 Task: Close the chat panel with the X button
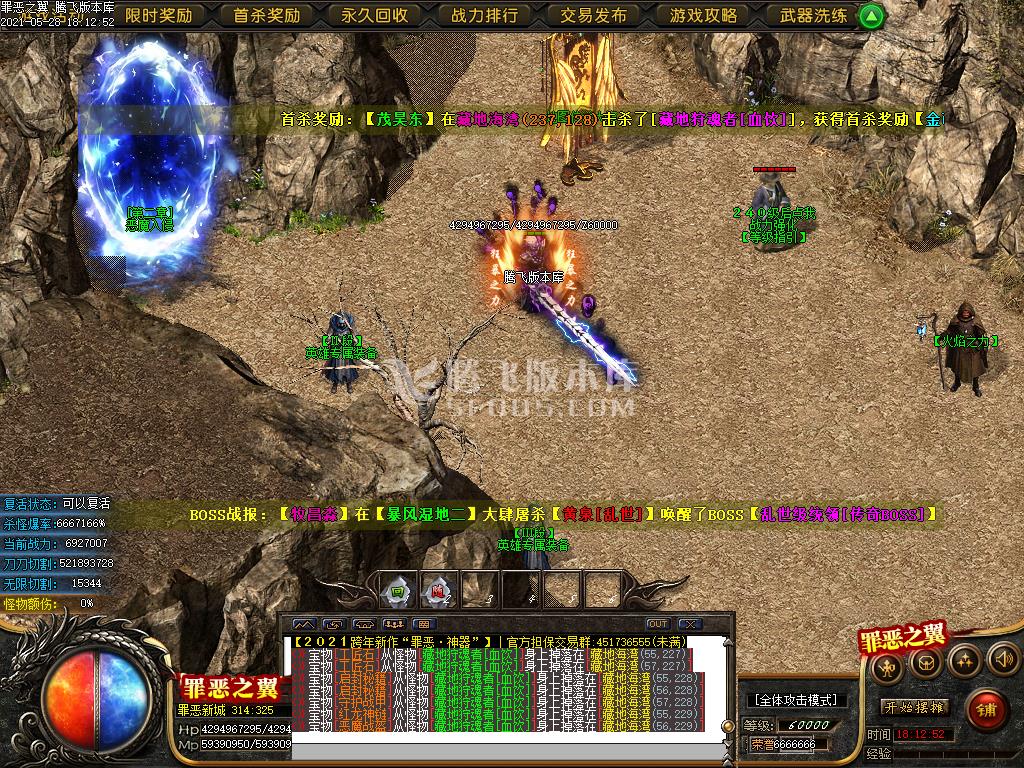691,624
